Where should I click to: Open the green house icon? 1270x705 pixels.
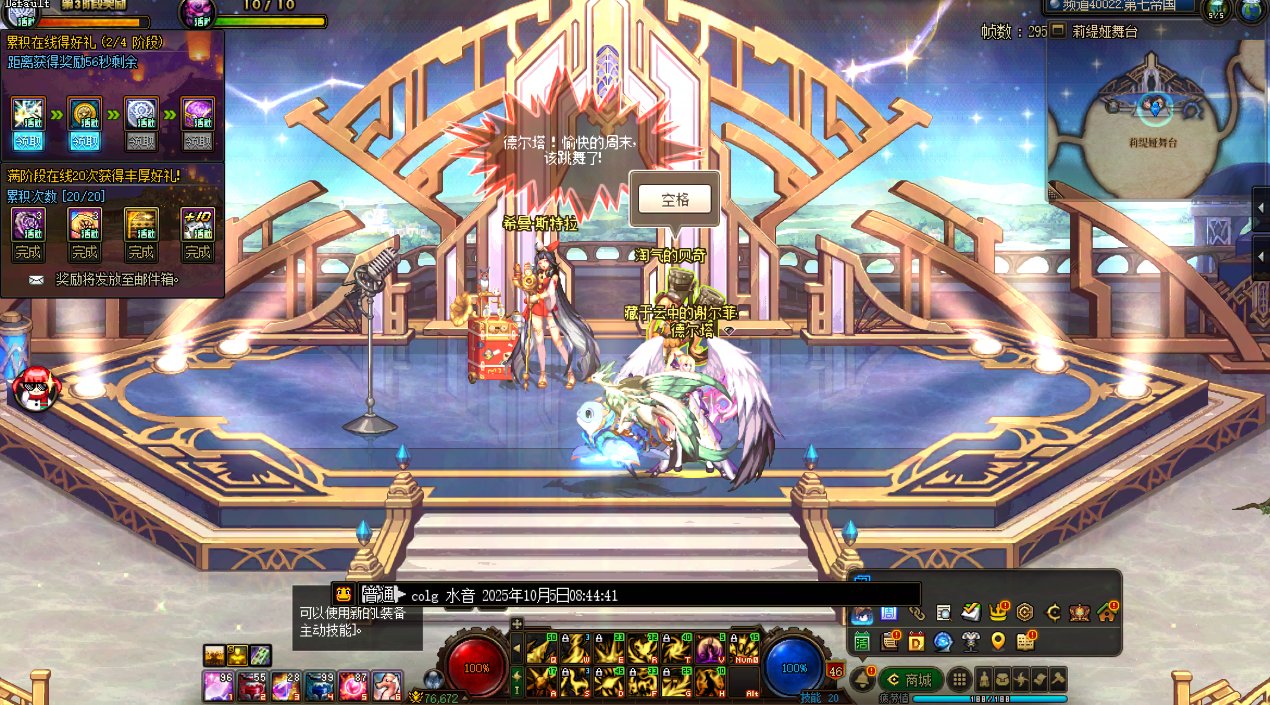click(1105, 612)
